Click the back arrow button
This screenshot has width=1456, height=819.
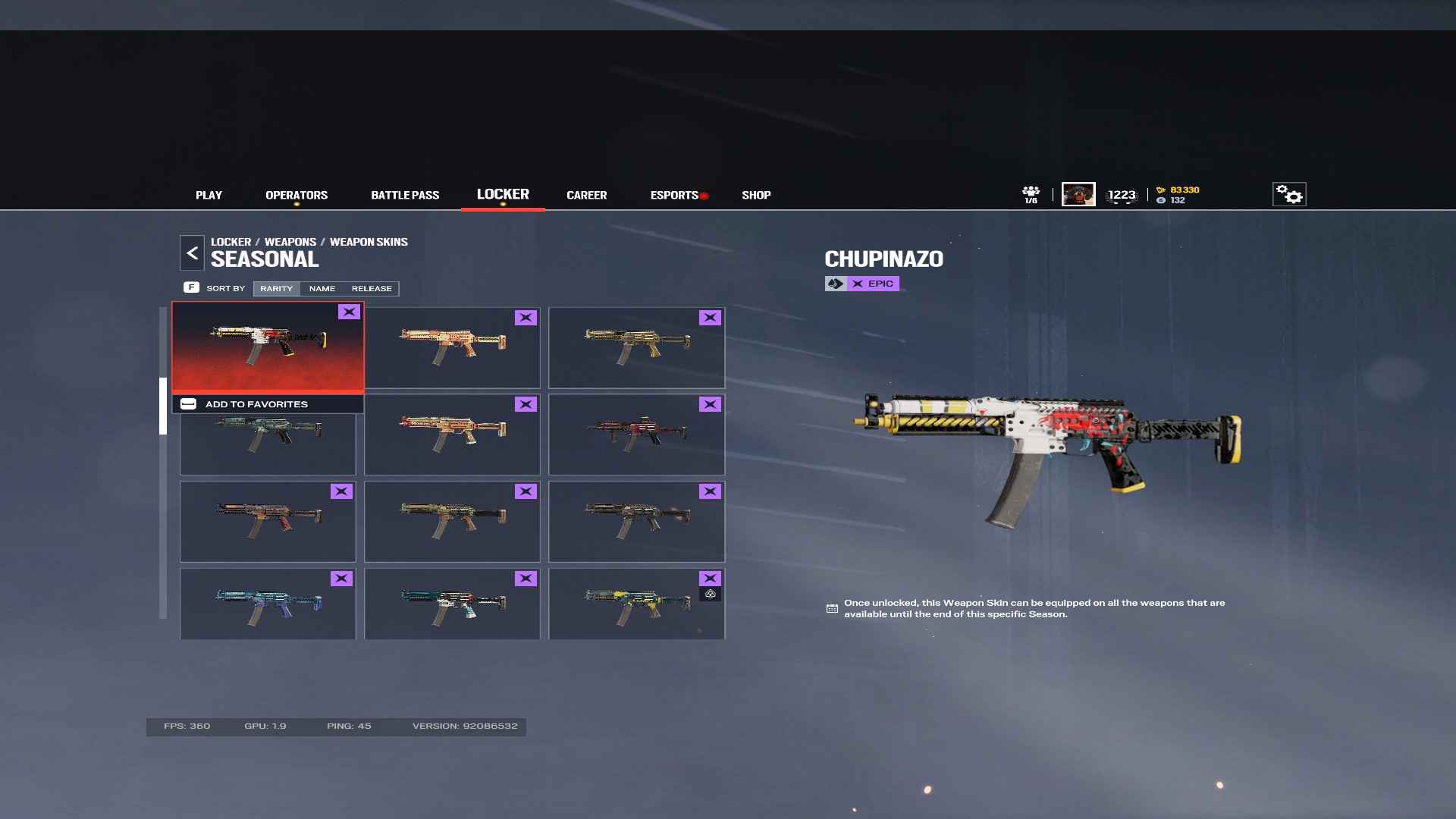[x=192, y=253]
